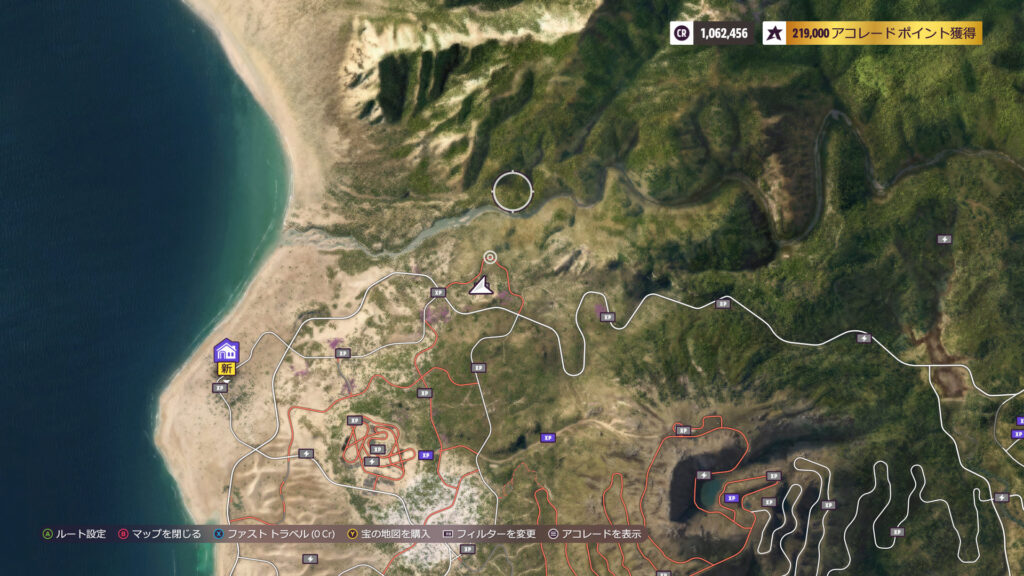
Task: Click the white player car arrow marker
Action: pos(482,287)
